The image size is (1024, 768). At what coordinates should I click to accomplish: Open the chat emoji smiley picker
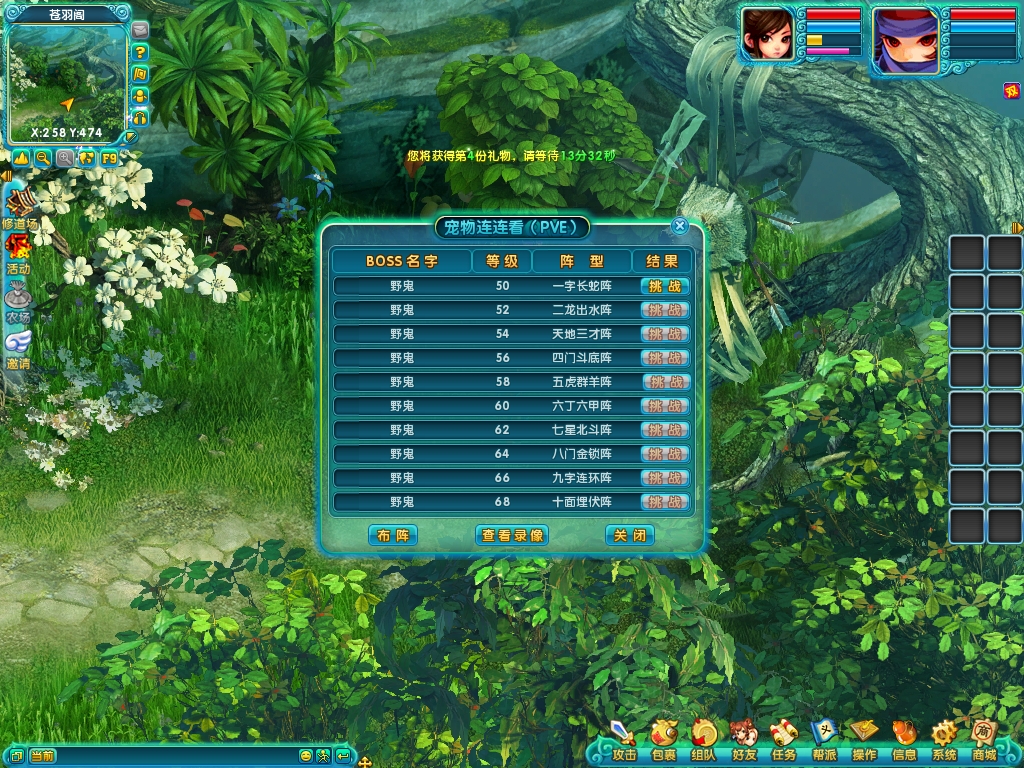point(306,756)
